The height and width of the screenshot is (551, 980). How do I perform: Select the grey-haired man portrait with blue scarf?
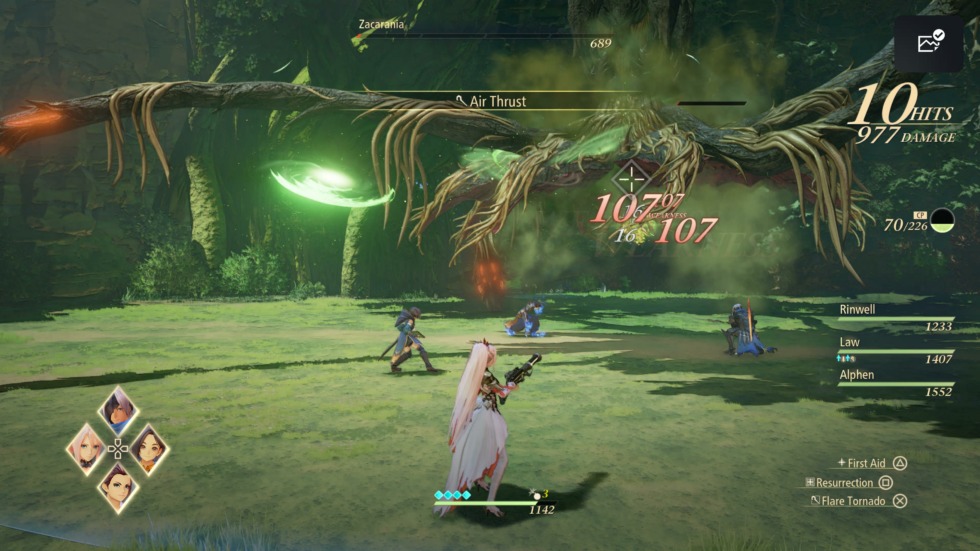point(118,410)
